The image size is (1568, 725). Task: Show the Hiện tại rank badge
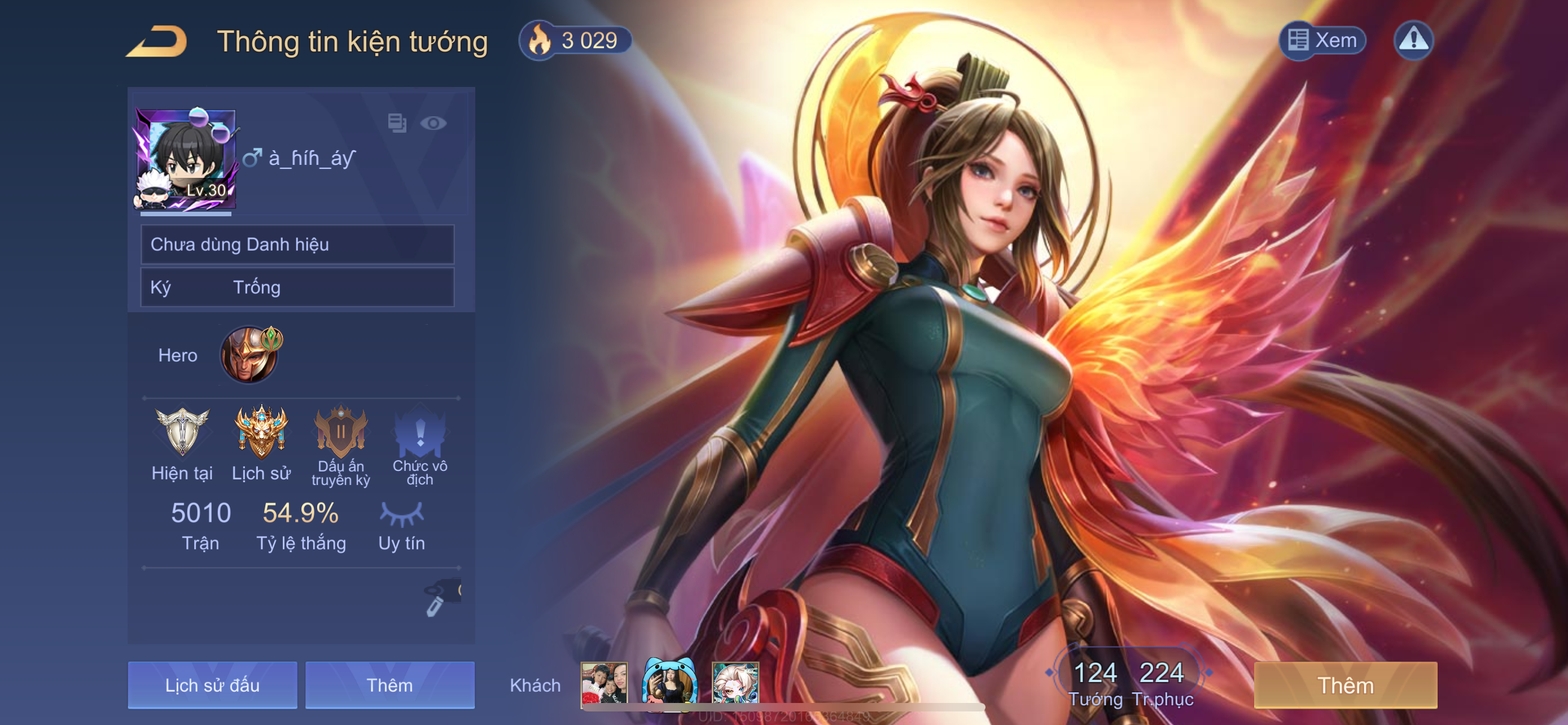click(x=182, y=432)
